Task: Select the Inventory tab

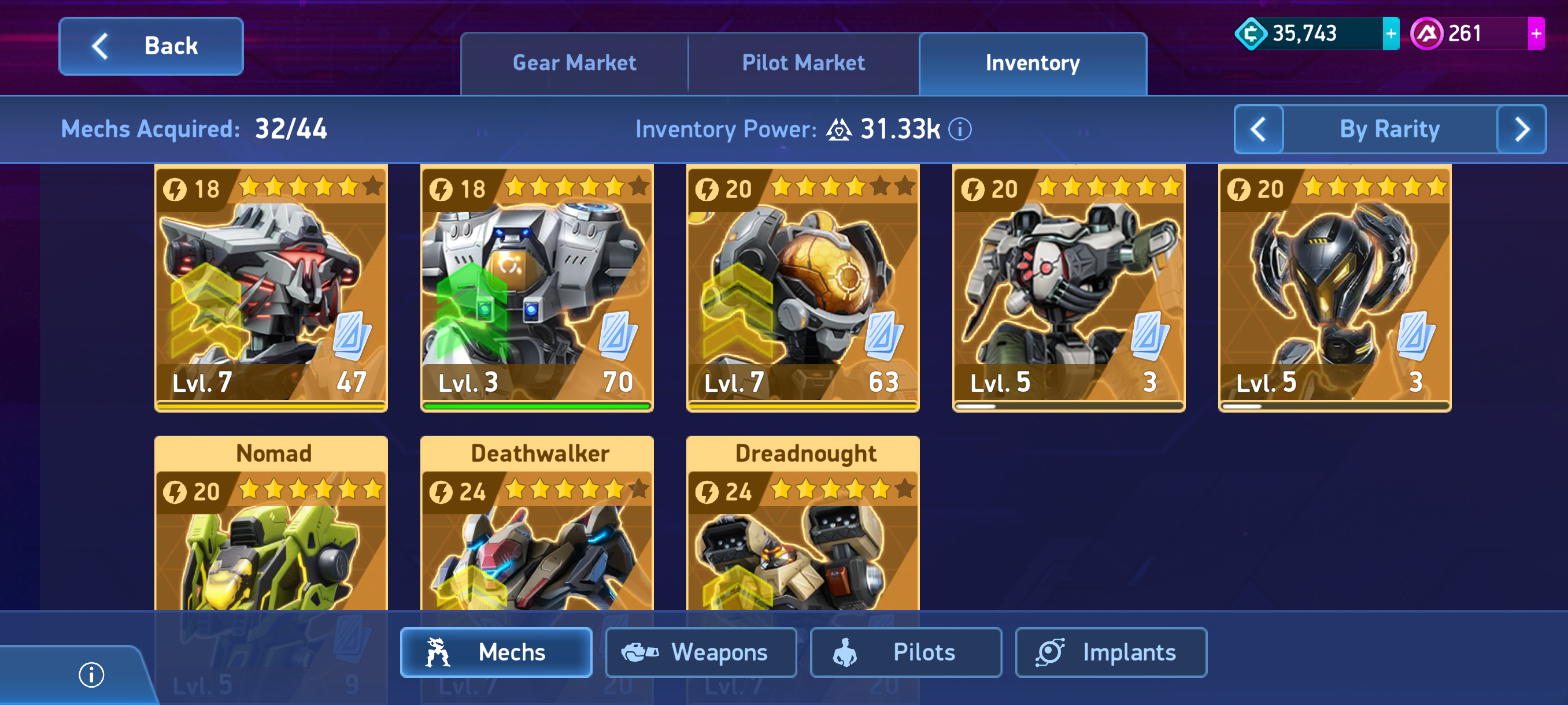Action: 1033,63
